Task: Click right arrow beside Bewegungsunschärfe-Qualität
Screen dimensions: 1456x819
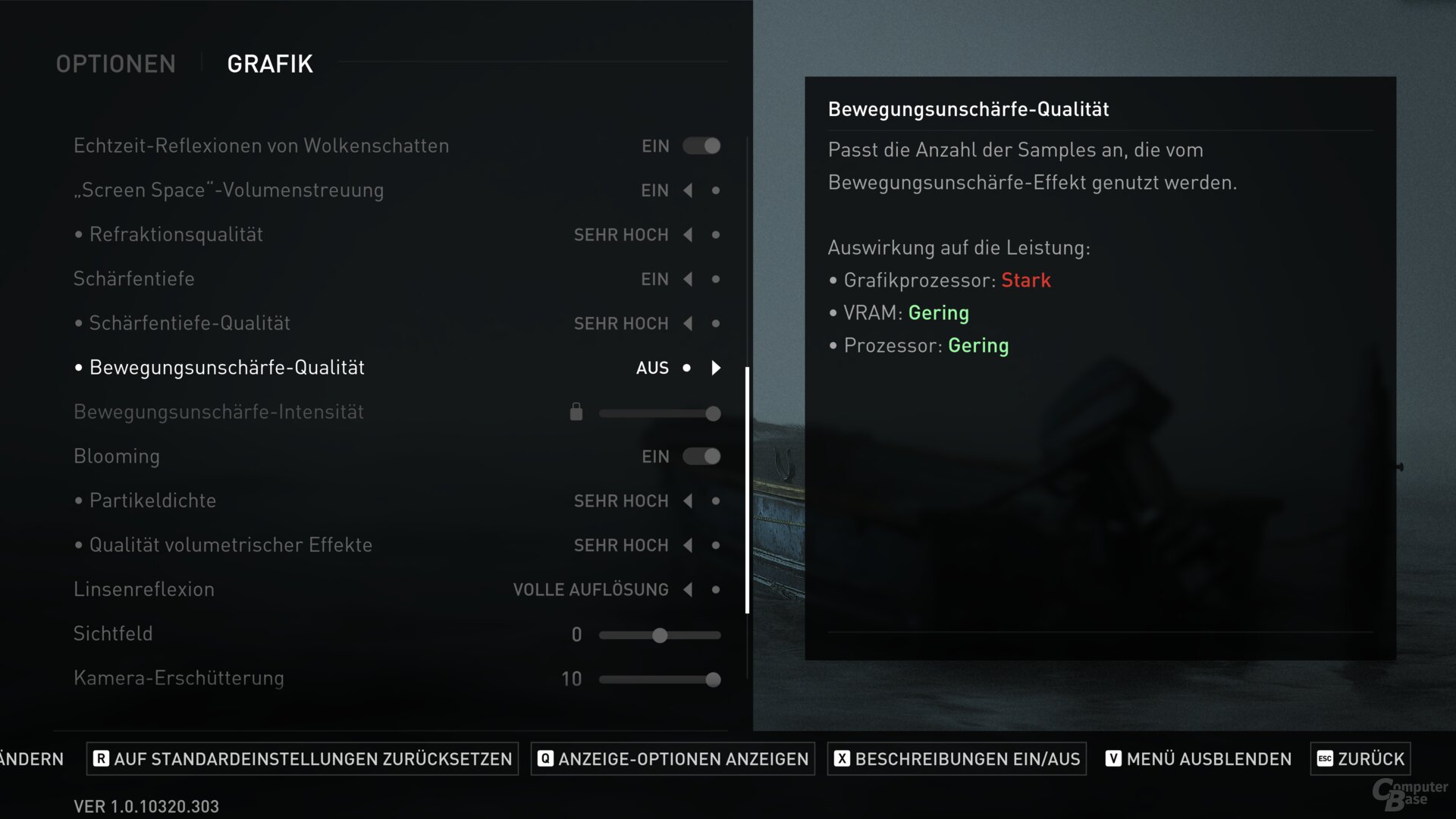Action: pyautogui.click(x=715, y=369)
